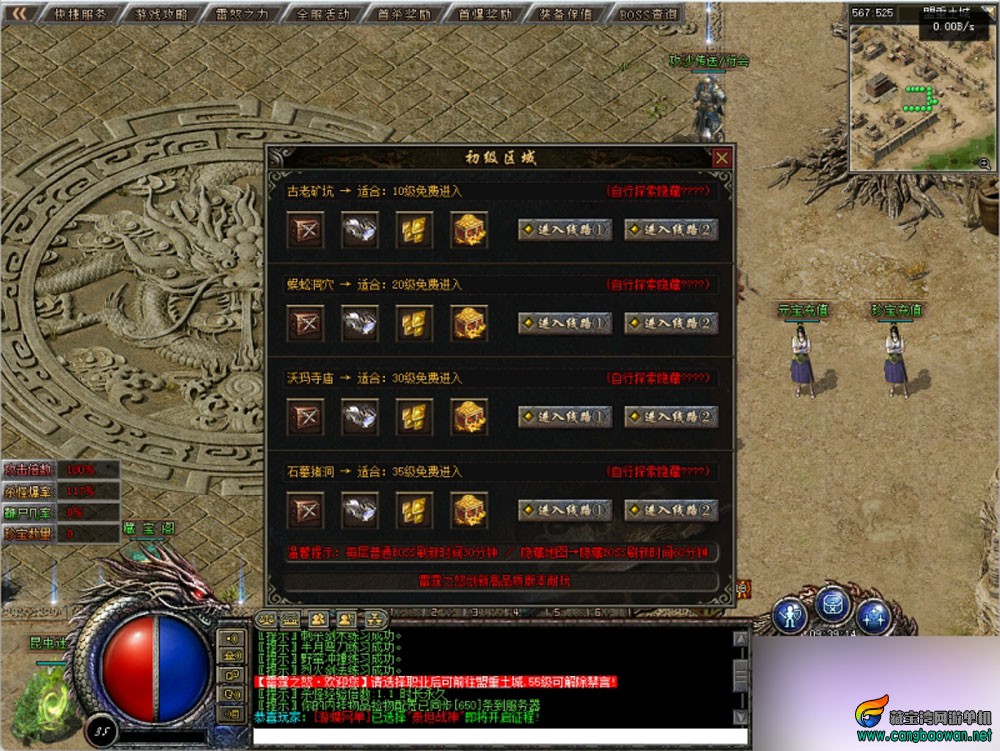The image size is (1000, 751).
Task: Enter line 1 for 古老矿坑
Action: point(565,230)
